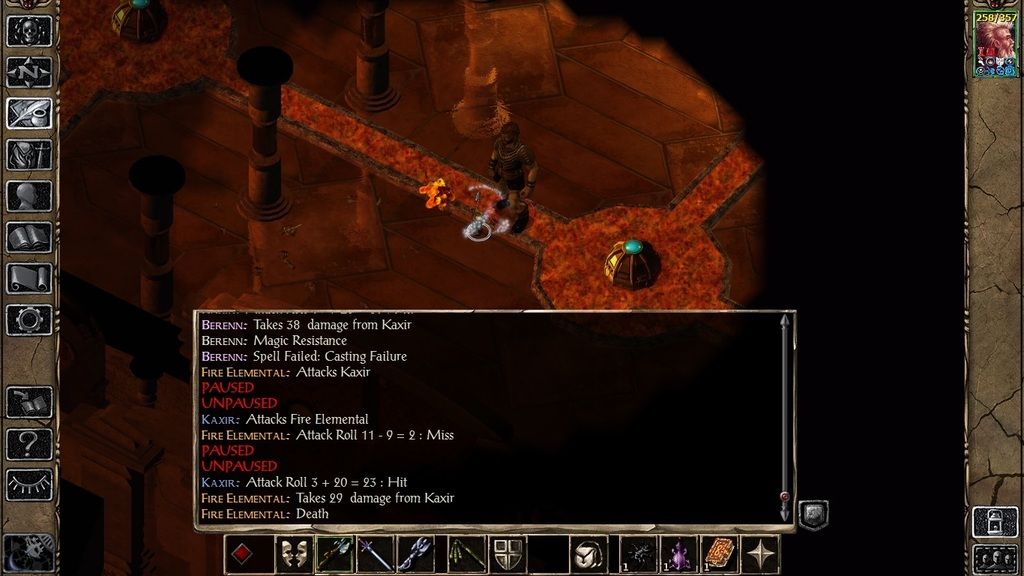
Task: Open the options gear menu
Action: 29,320
